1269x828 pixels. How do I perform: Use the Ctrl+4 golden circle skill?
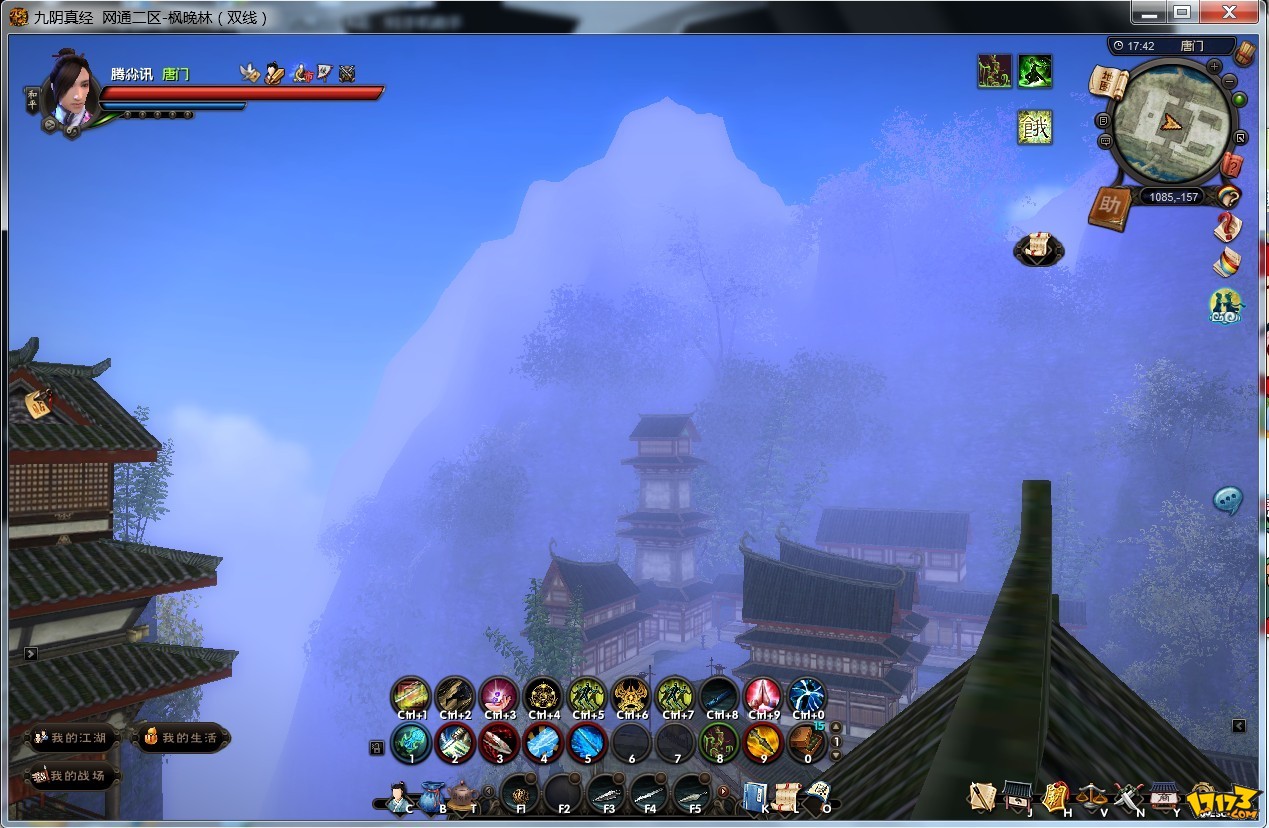[x=543, y=695]
